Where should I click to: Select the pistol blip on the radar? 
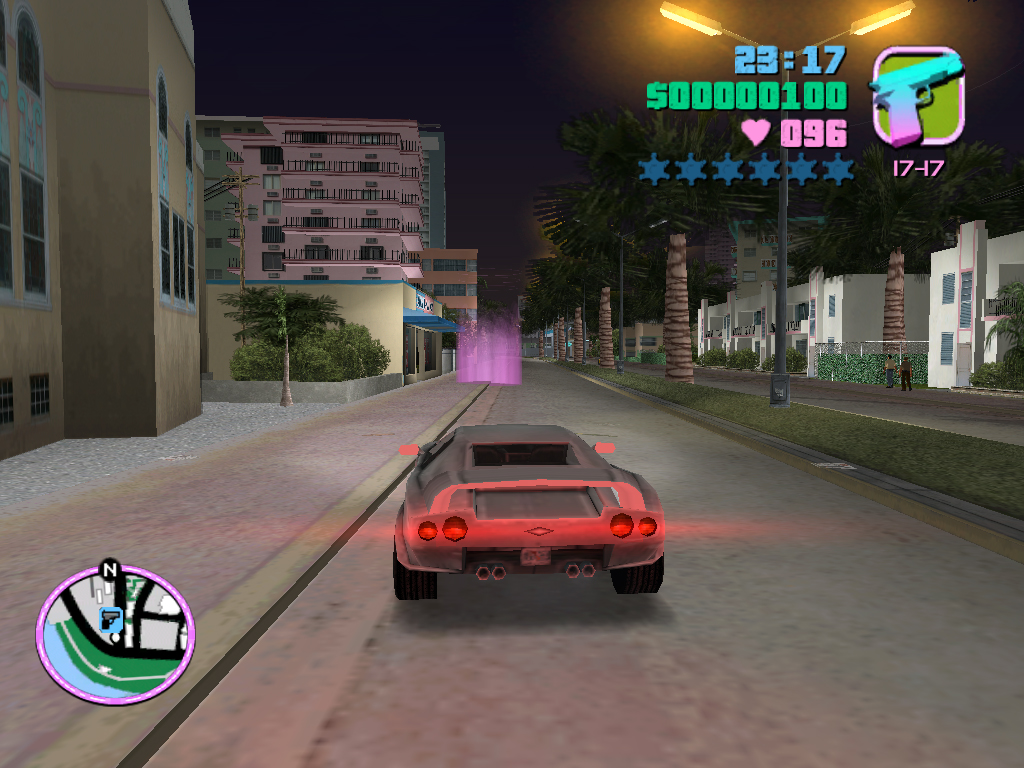[111, 620]
